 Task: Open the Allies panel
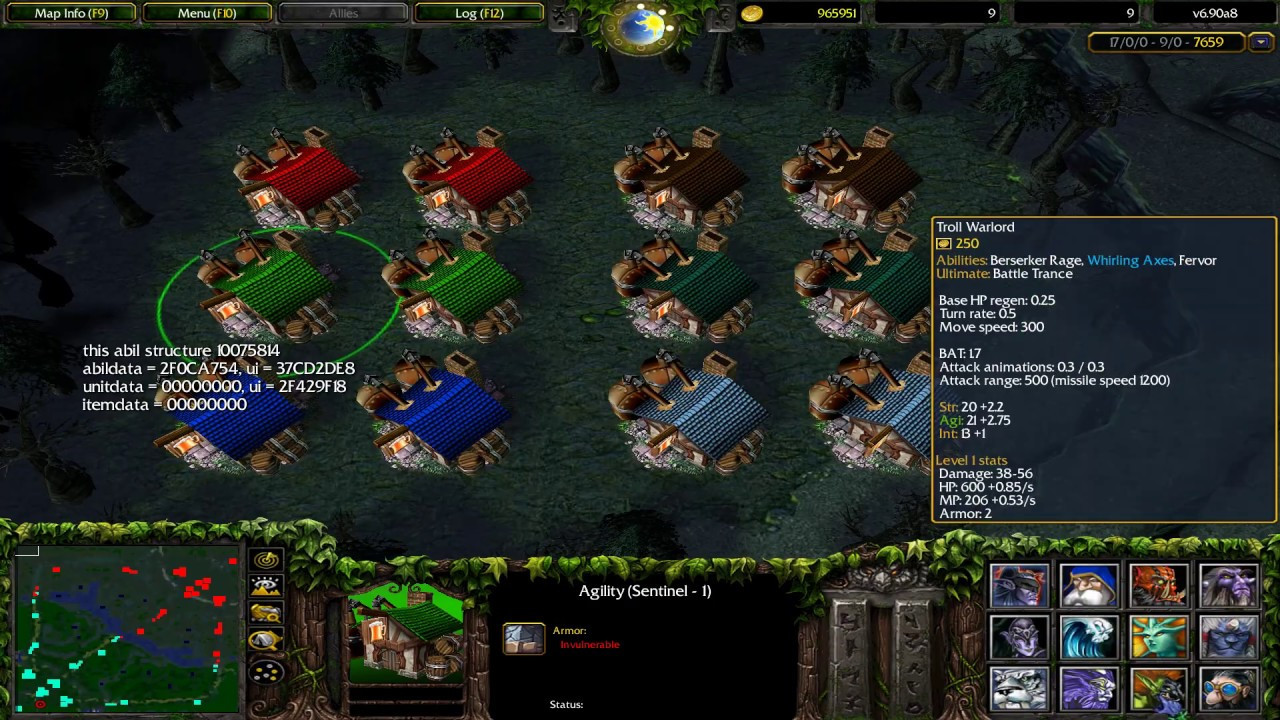coord(343,13)
